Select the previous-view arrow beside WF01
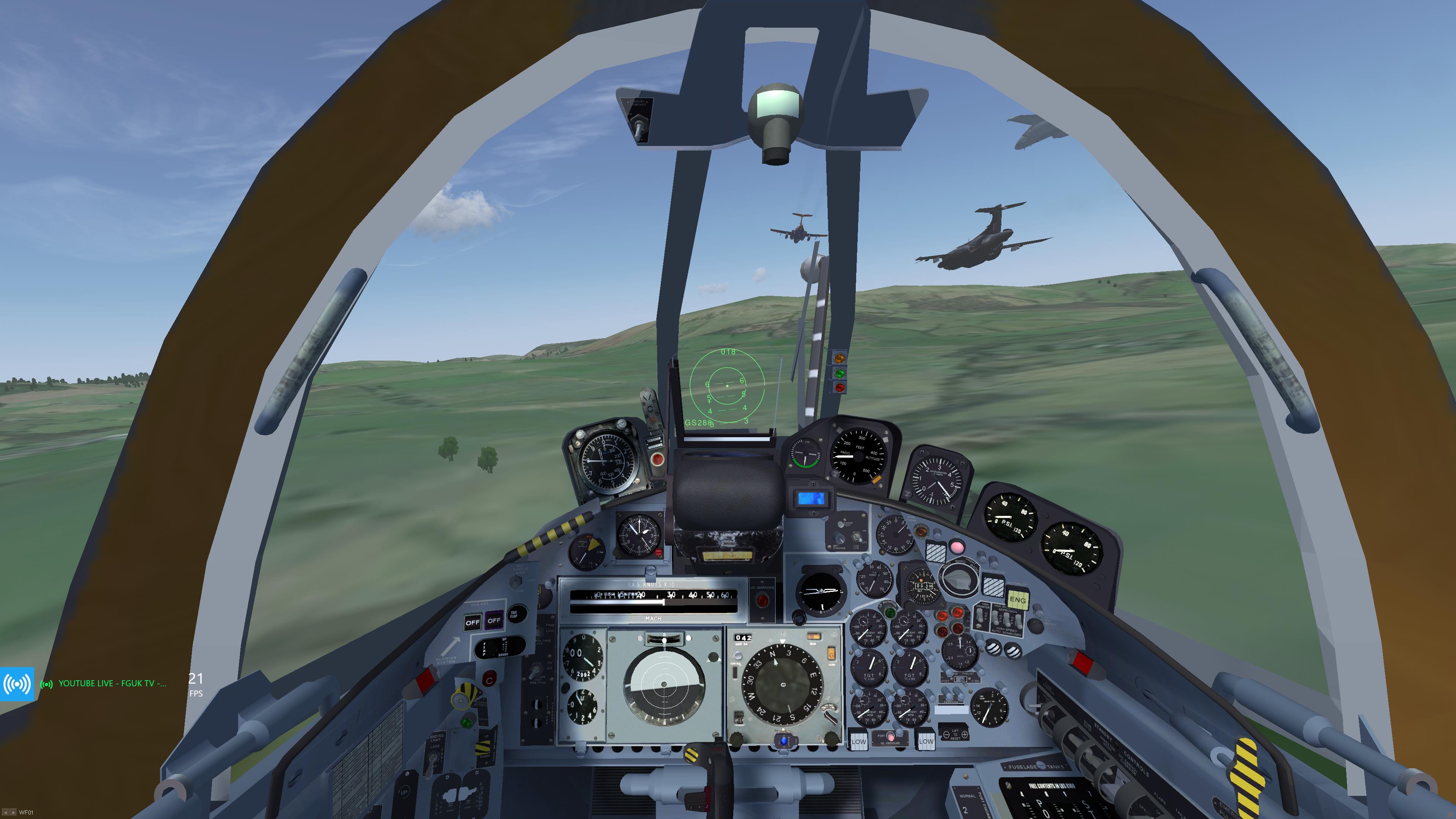 coord(6,812)
